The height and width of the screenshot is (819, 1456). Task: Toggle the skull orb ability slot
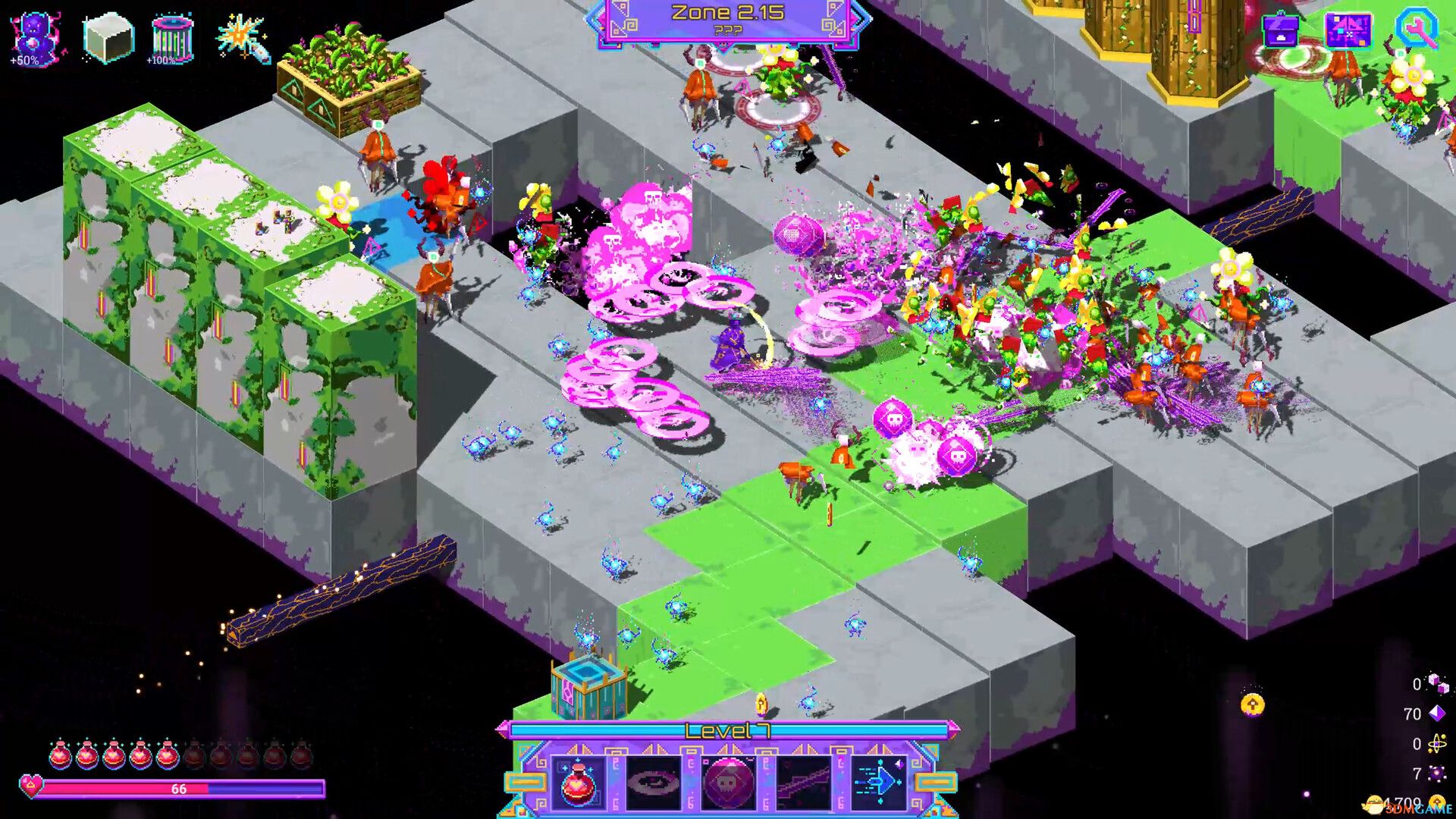click(x=728, y=783)
